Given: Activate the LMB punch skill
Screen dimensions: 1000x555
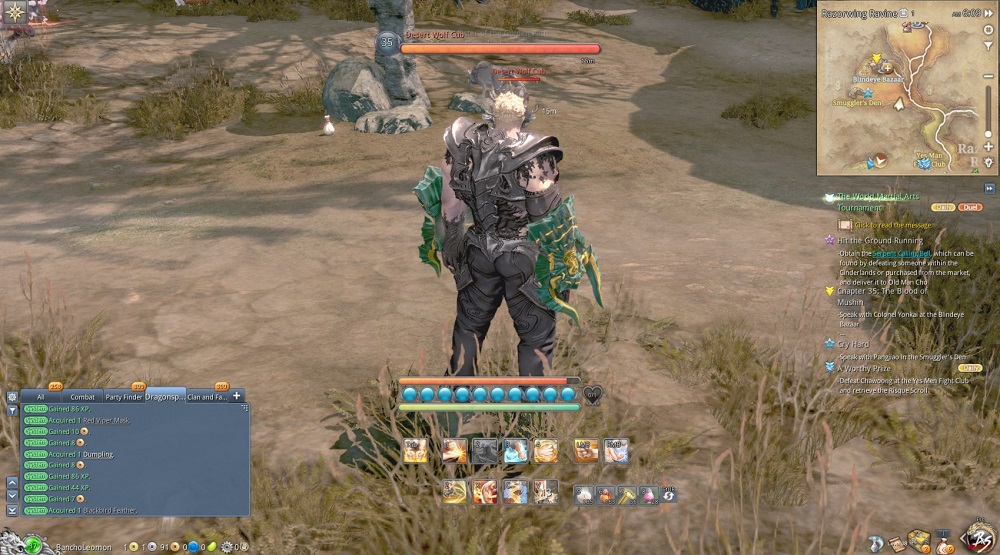Looking at the screenshot, I should 587,451.
